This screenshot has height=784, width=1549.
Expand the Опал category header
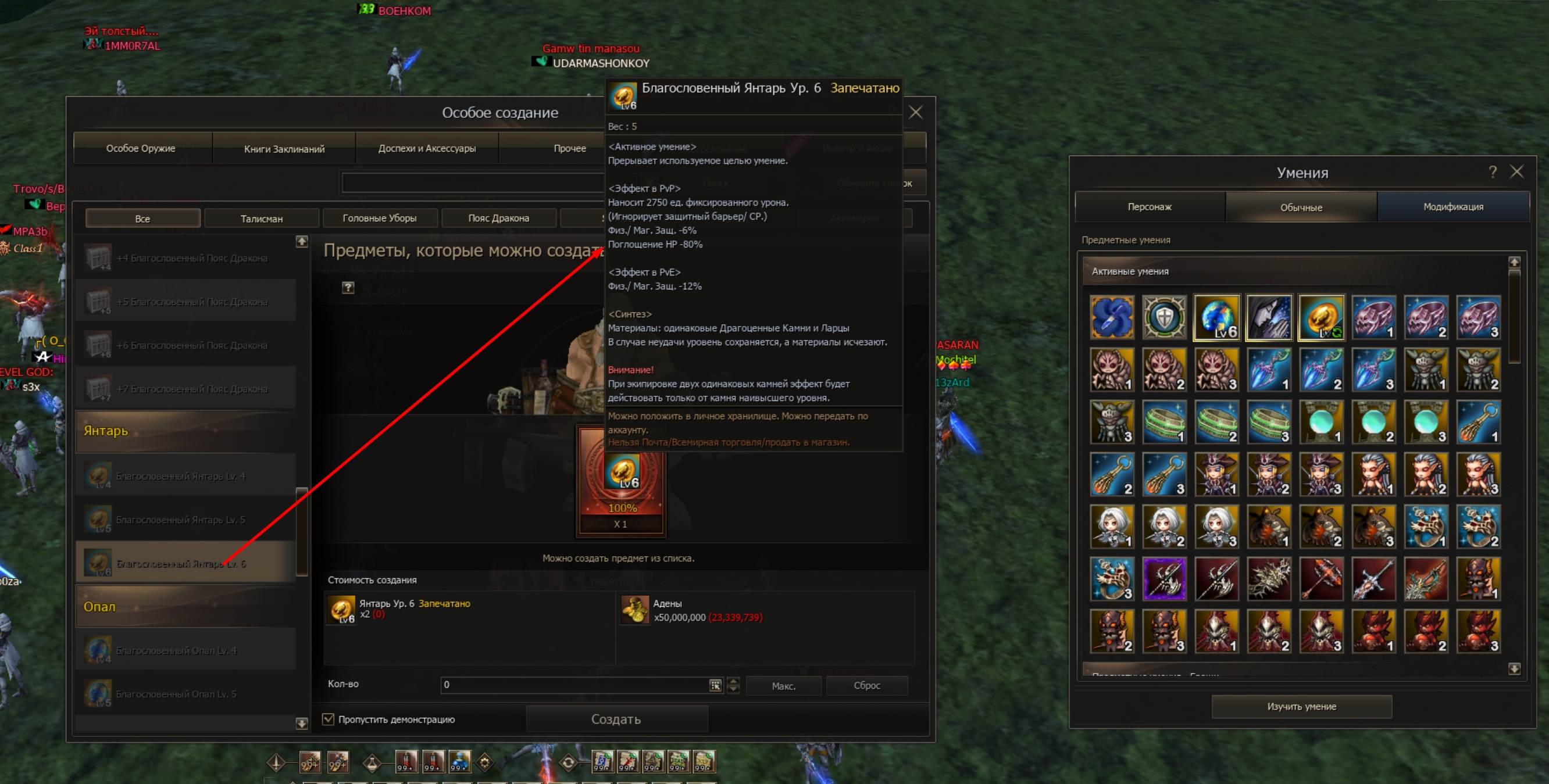[187, 607]
